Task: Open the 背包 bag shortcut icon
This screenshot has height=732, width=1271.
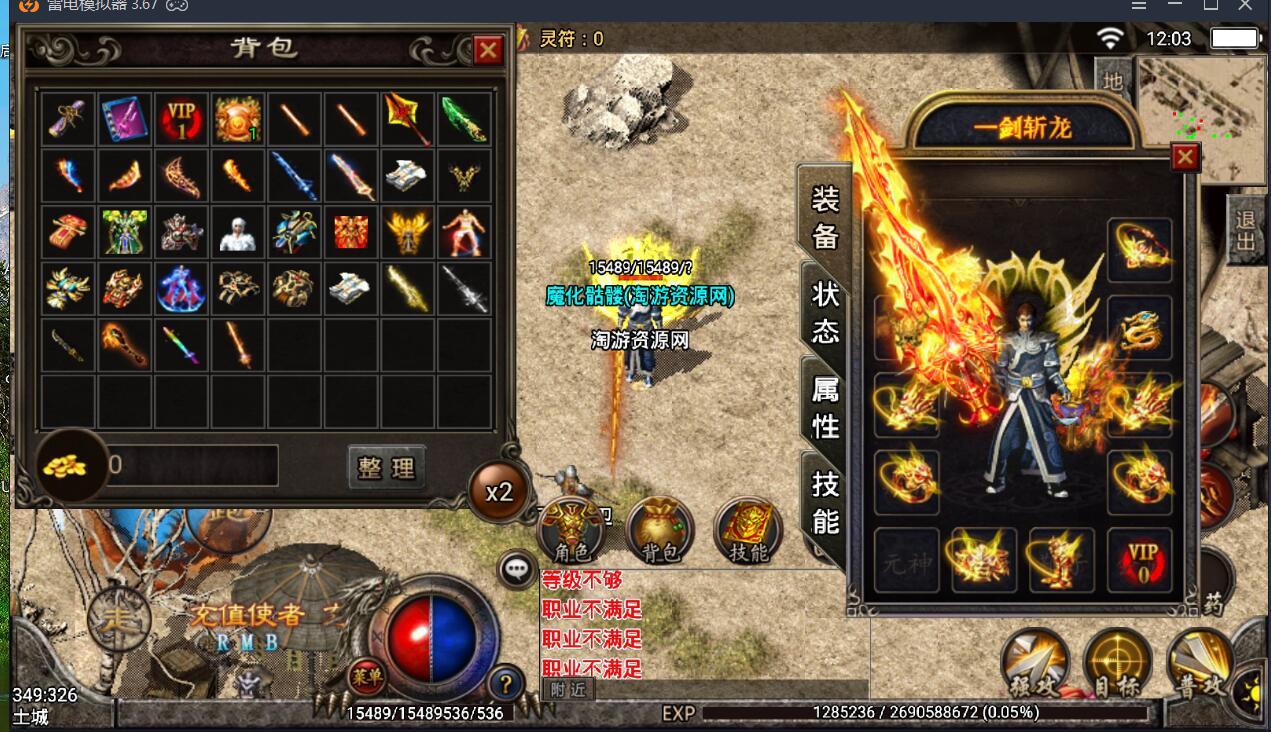Action: (659, 530)
